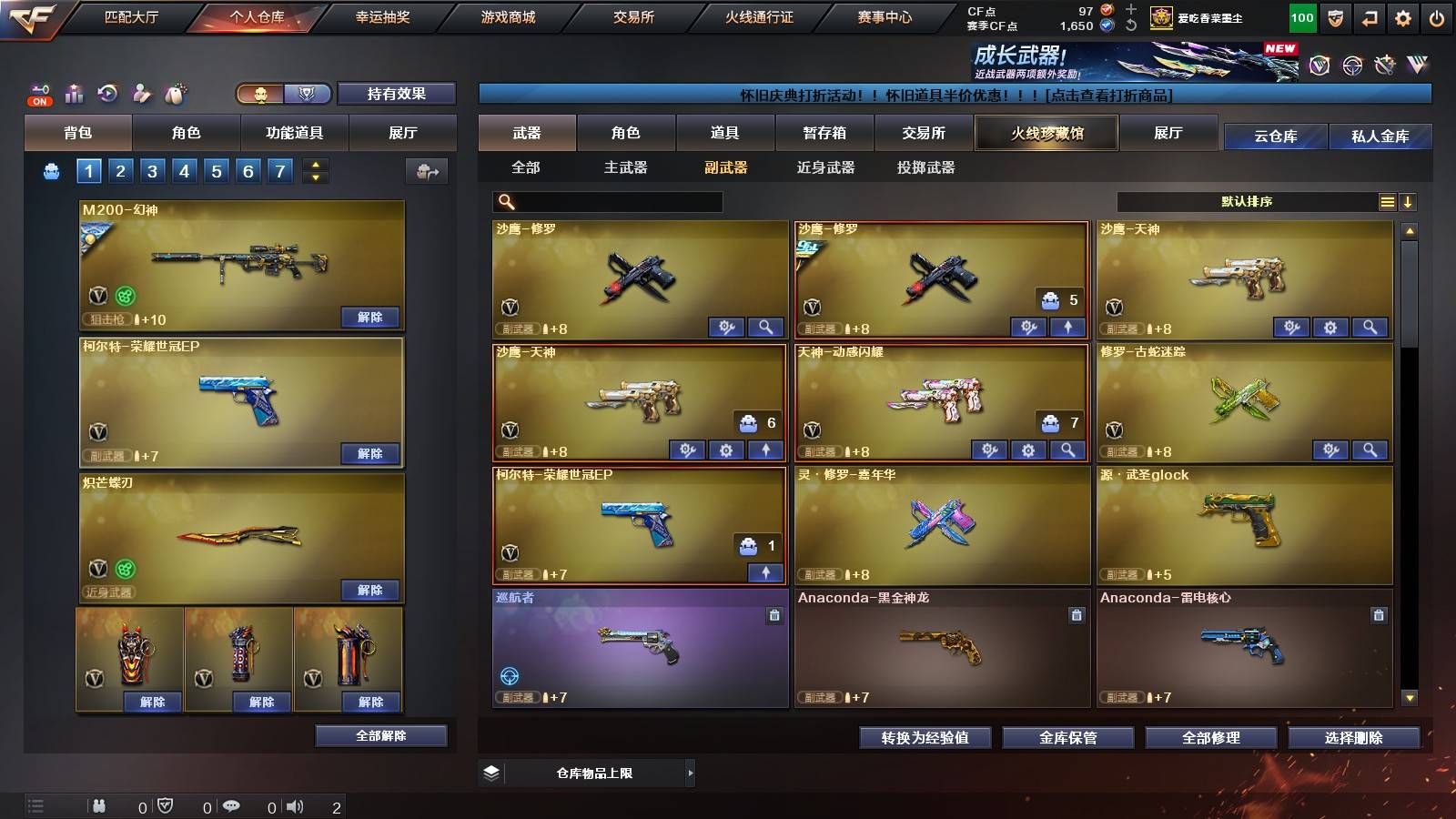This screenshot has height=819, width=1456.
Task: Click the shield badge icon next to the gear icon
Action: pos(1334,17)
